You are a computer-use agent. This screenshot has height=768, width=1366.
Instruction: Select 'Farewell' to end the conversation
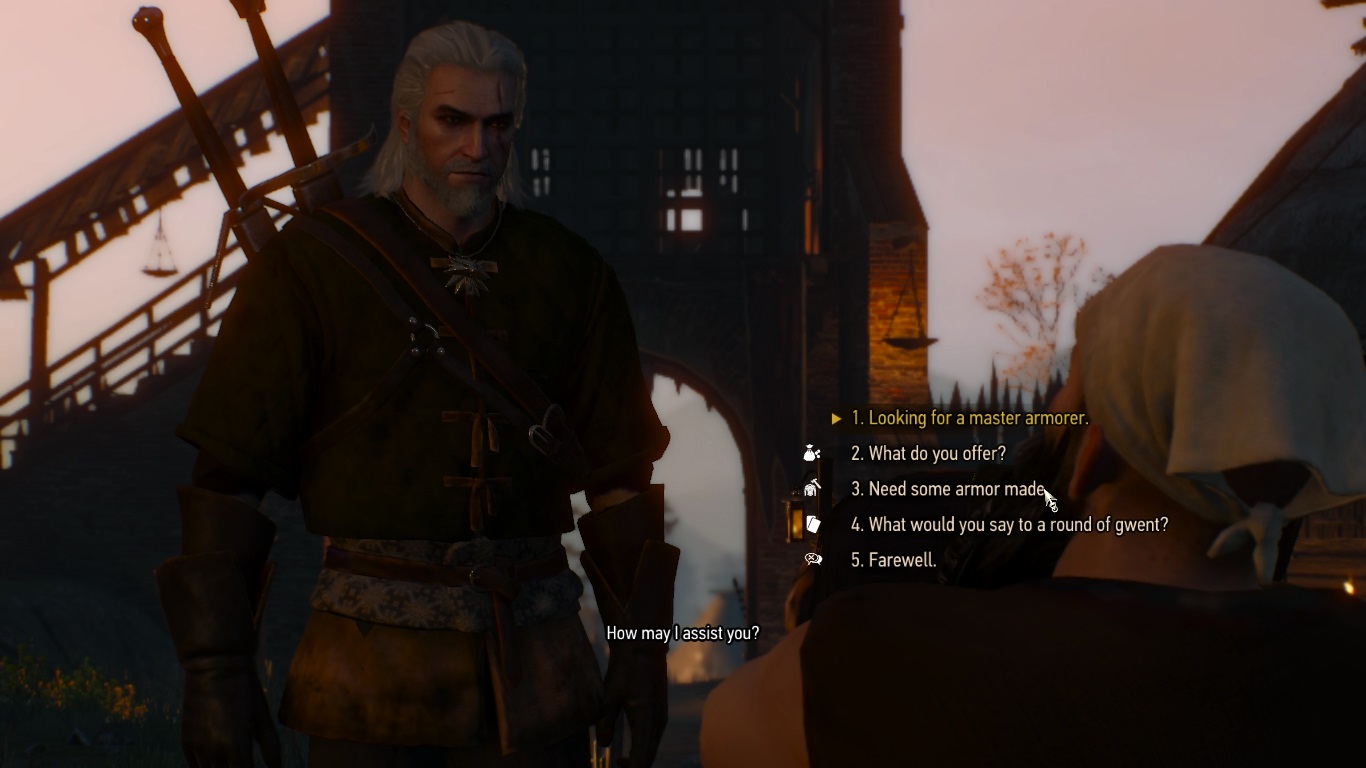pos(895,560)
